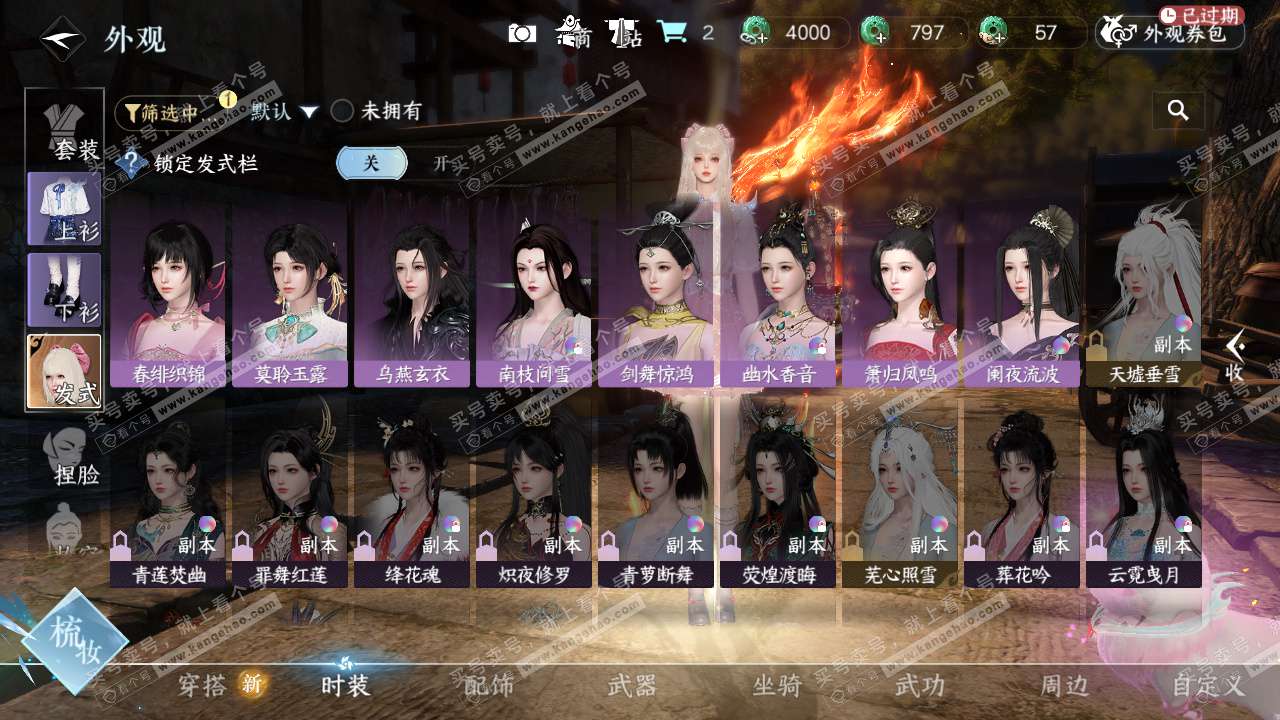Go back using the top-left arrow
This screenshot has height=720, width=1280.
[62, 38]
